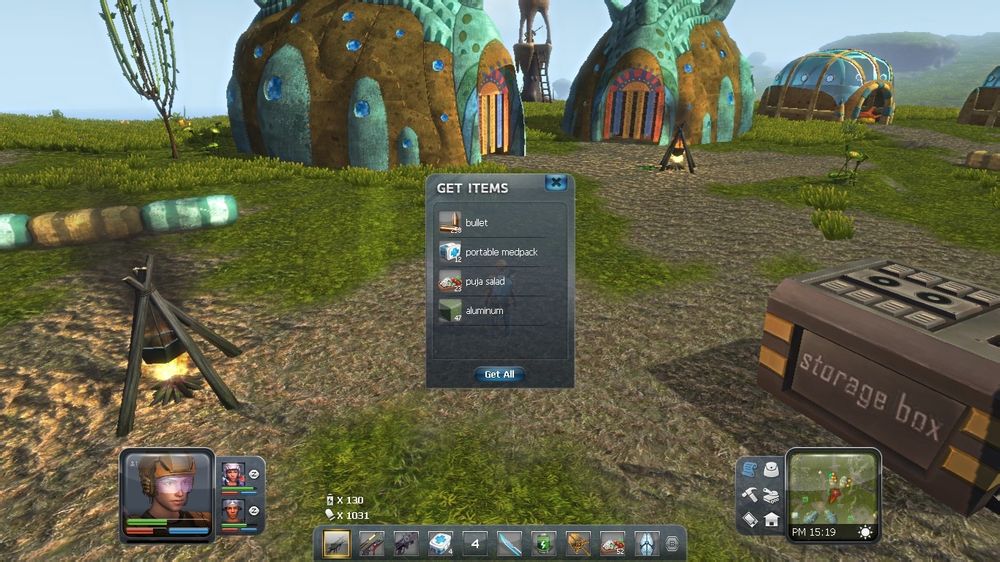The height and width of the screenshot is (562, 1000).
Task: Select the cyan blade hotbar slot
Action: (509, 543)
